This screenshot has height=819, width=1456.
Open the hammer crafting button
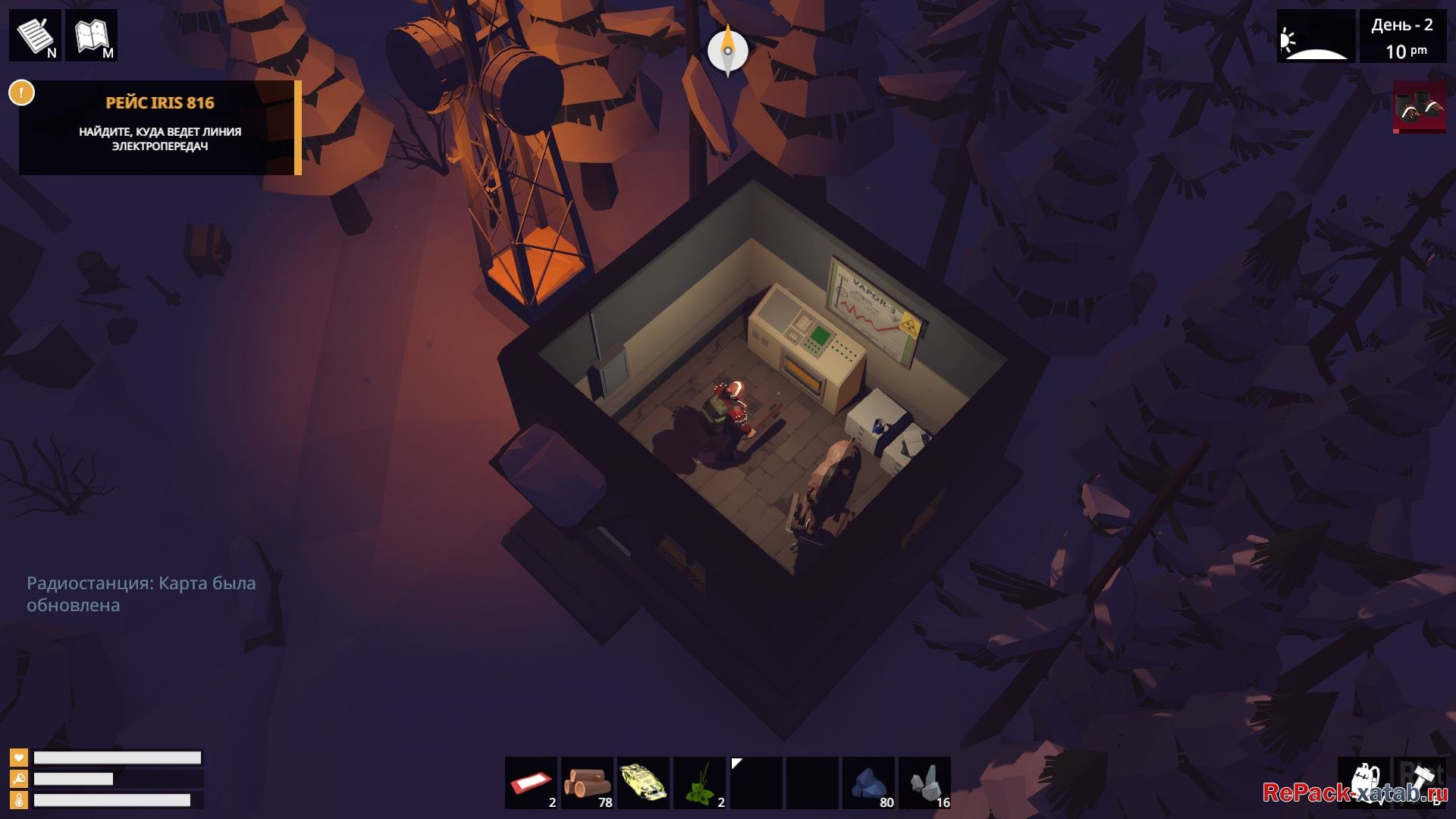1420,783
